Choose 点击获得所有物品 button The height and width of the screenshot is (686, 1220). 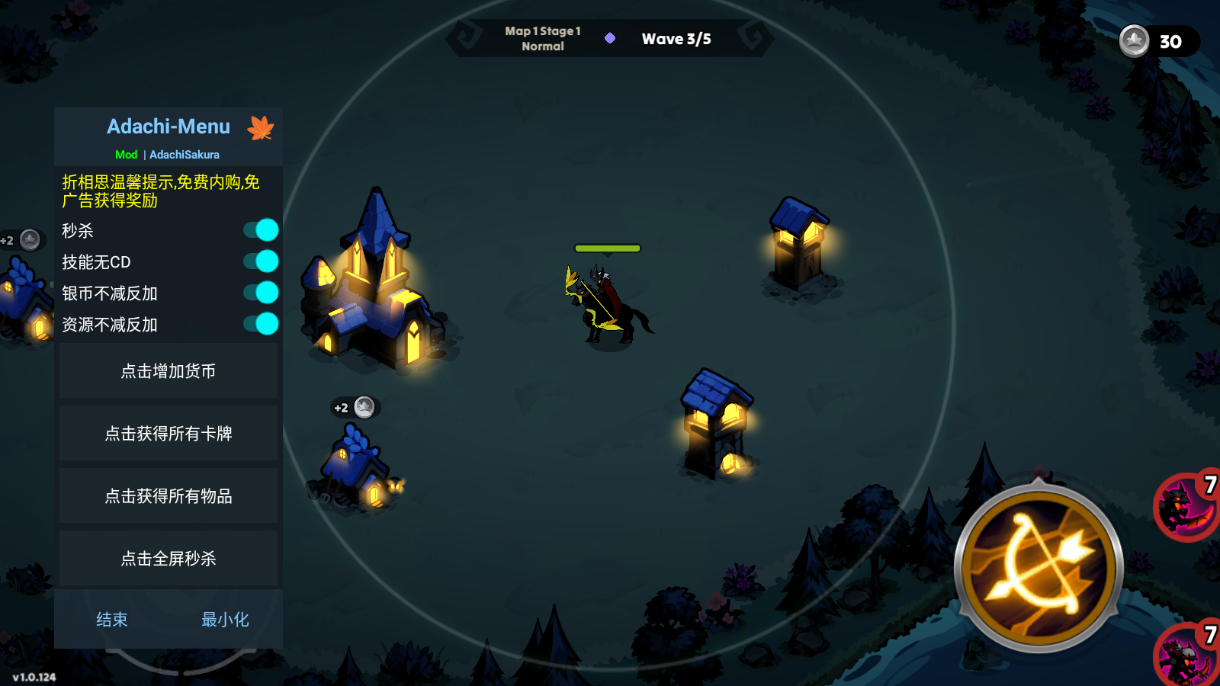click(168, 496)
